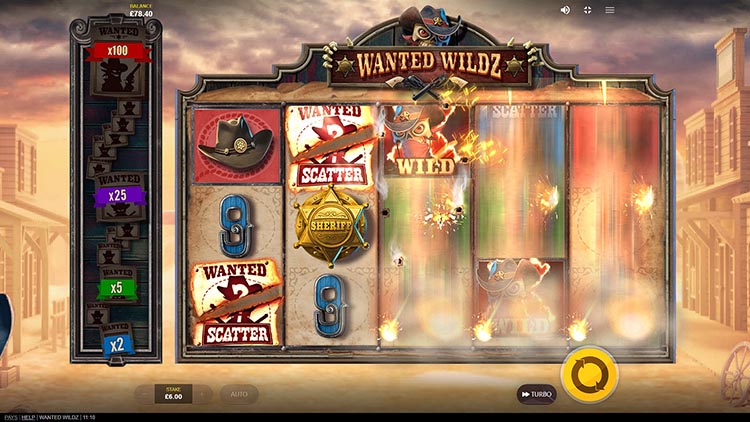Mute the game sound

pyautogui.click(x=565, y=10)
